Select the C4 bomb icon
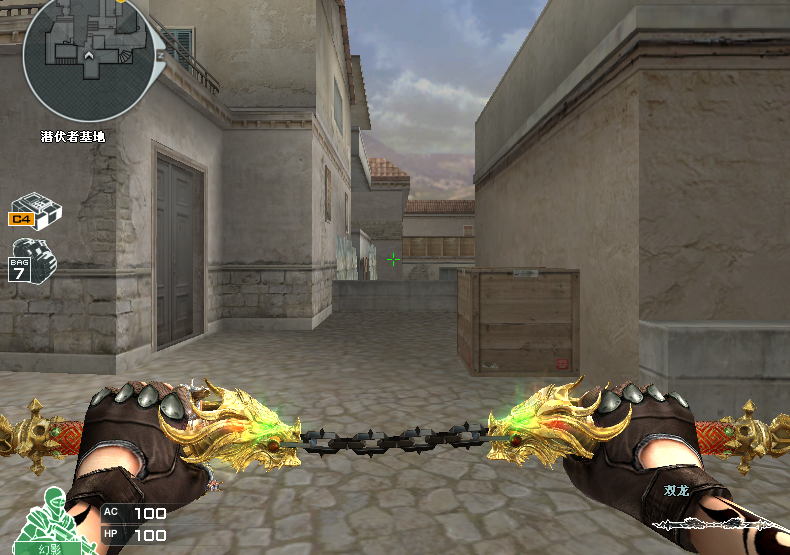Viewport: 790px width, 555px height. pyautogui.click(x=36, y=209)
